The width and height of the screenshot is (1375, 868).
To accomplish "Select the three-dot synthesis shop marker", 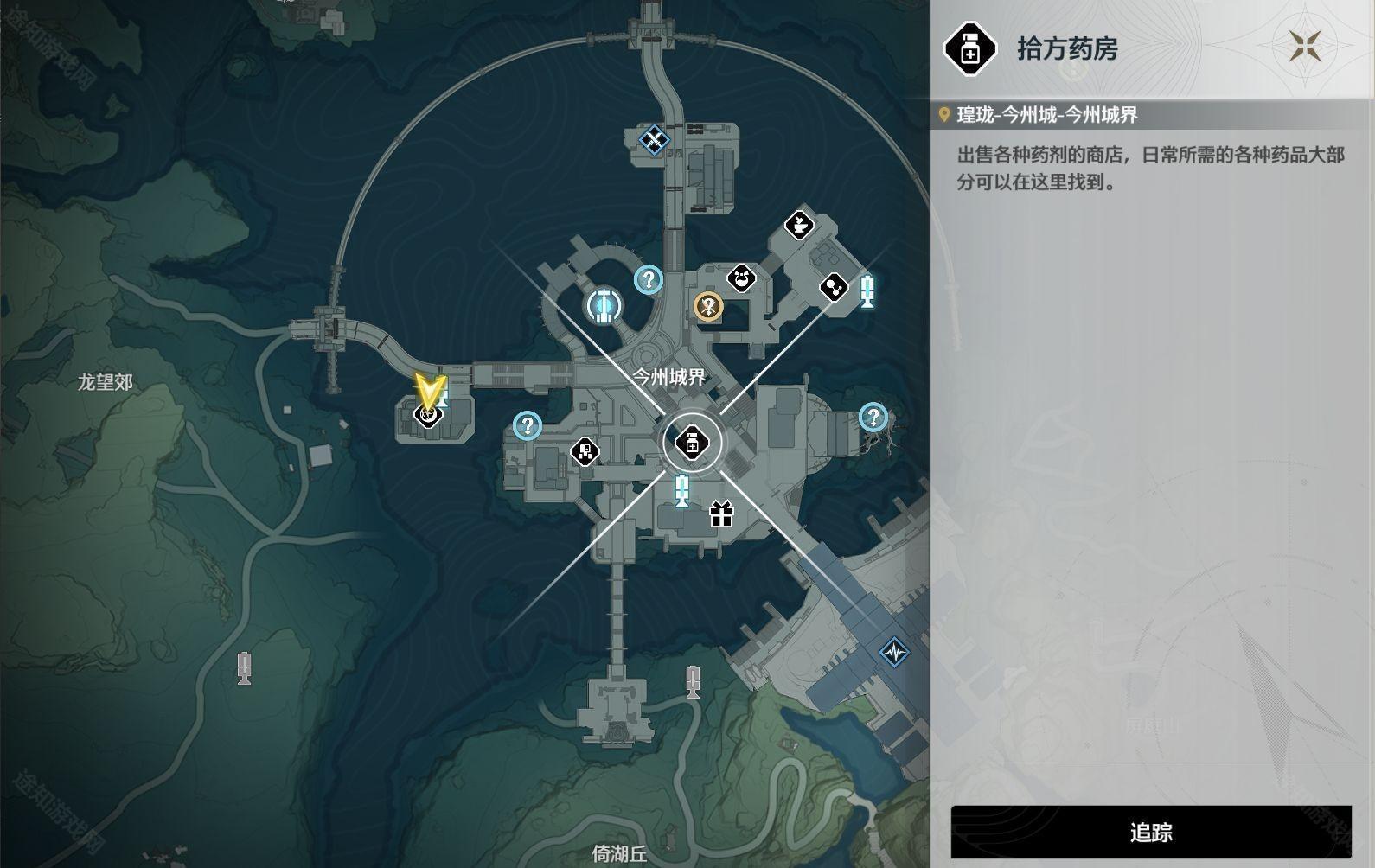I will 834,287.
